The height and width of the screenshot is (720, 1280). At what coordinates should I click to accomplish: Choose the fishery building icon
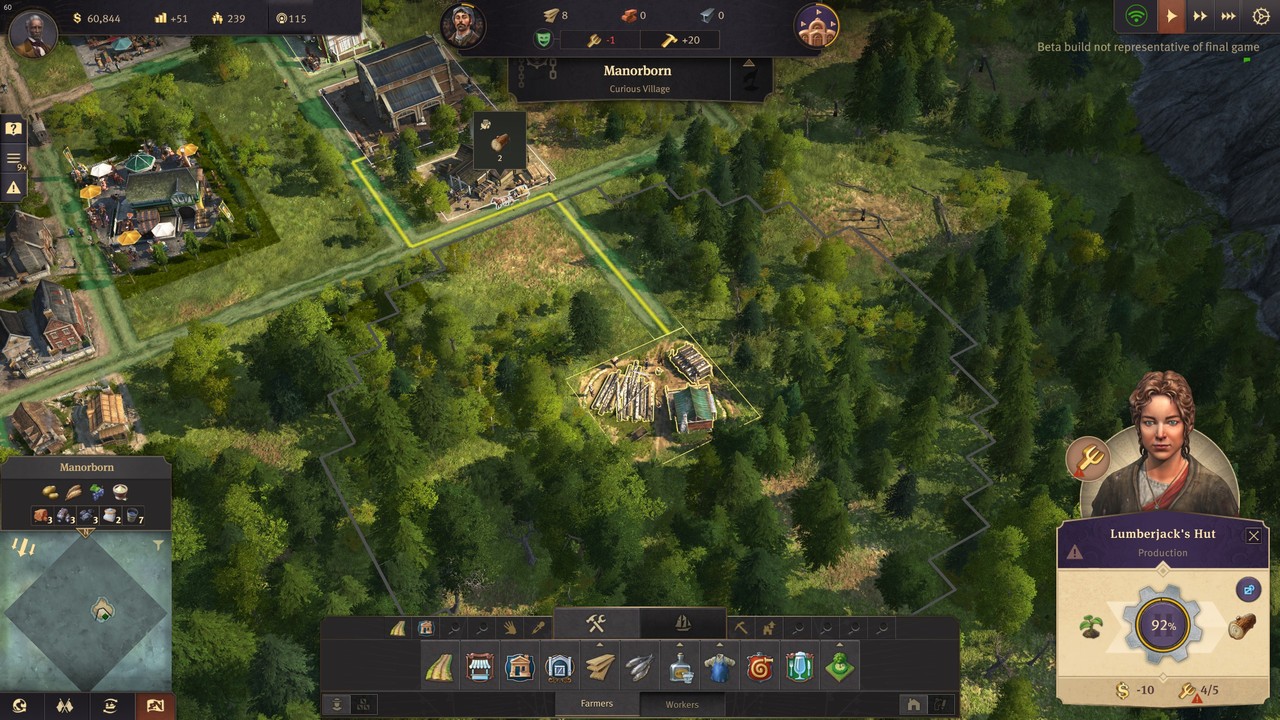click(x=640, y=667)
